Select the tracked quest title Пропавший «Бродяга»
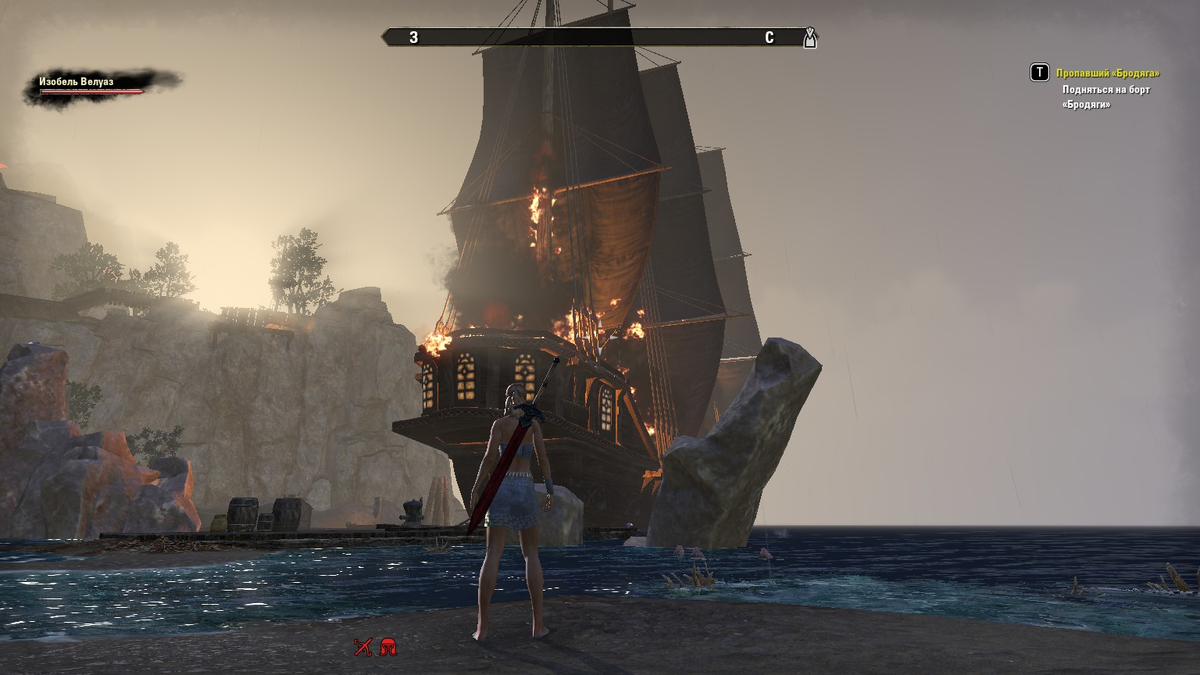 click(1108, 73)
